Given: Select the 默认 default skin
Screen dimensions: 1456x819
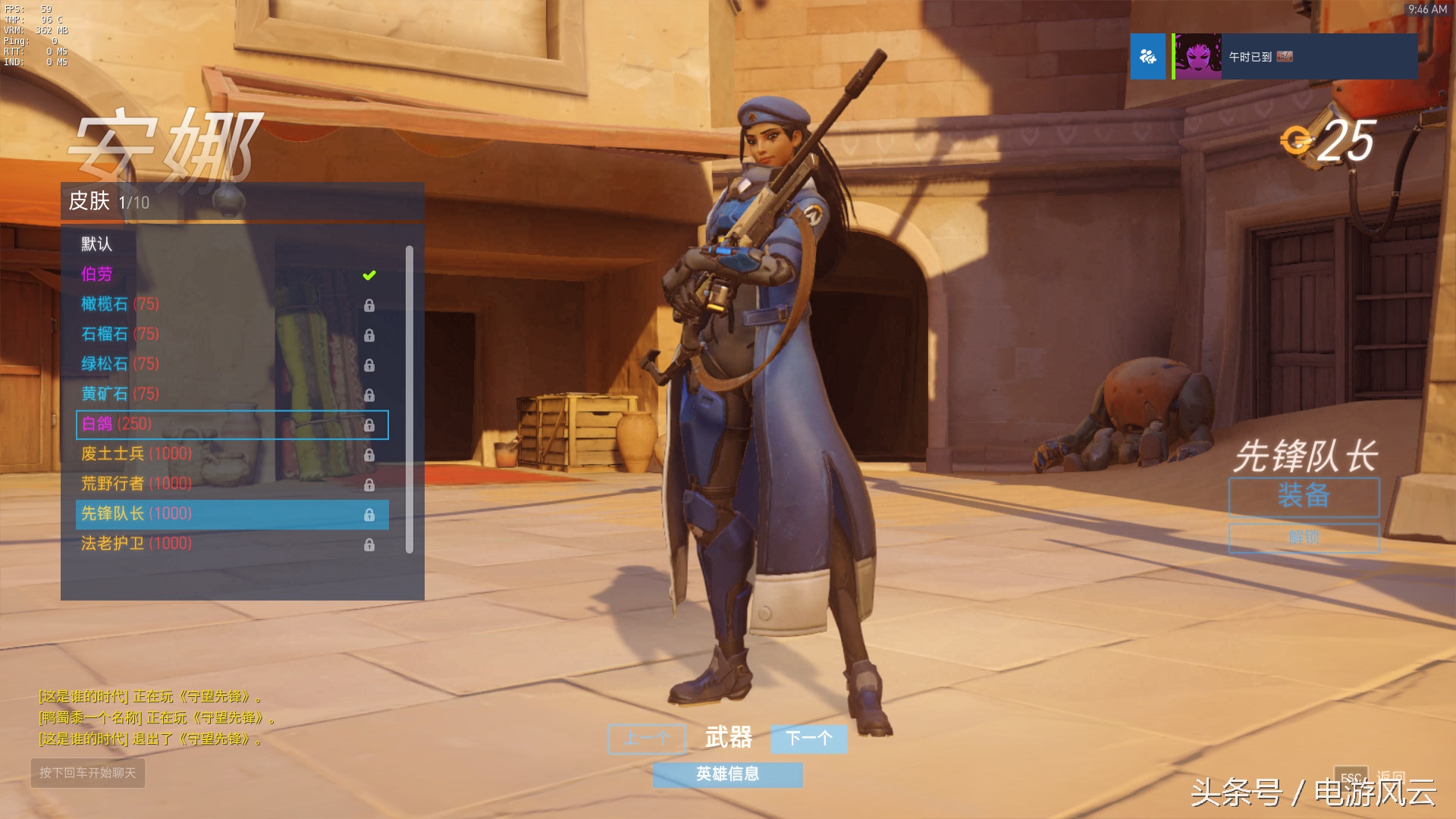Looking at the screenshot, I should [97, 244].
